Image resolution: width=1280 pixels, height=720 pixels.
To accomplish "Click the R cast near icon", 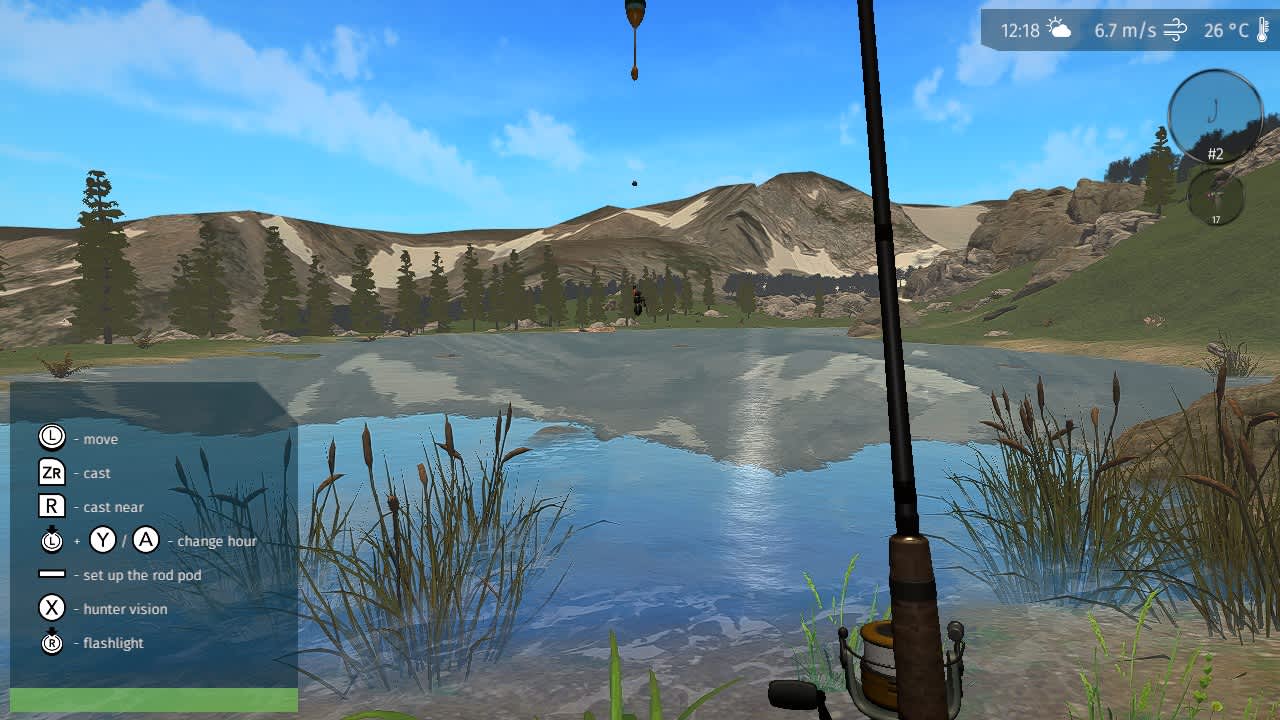I will pyautogui.click(x=50, y=506).
